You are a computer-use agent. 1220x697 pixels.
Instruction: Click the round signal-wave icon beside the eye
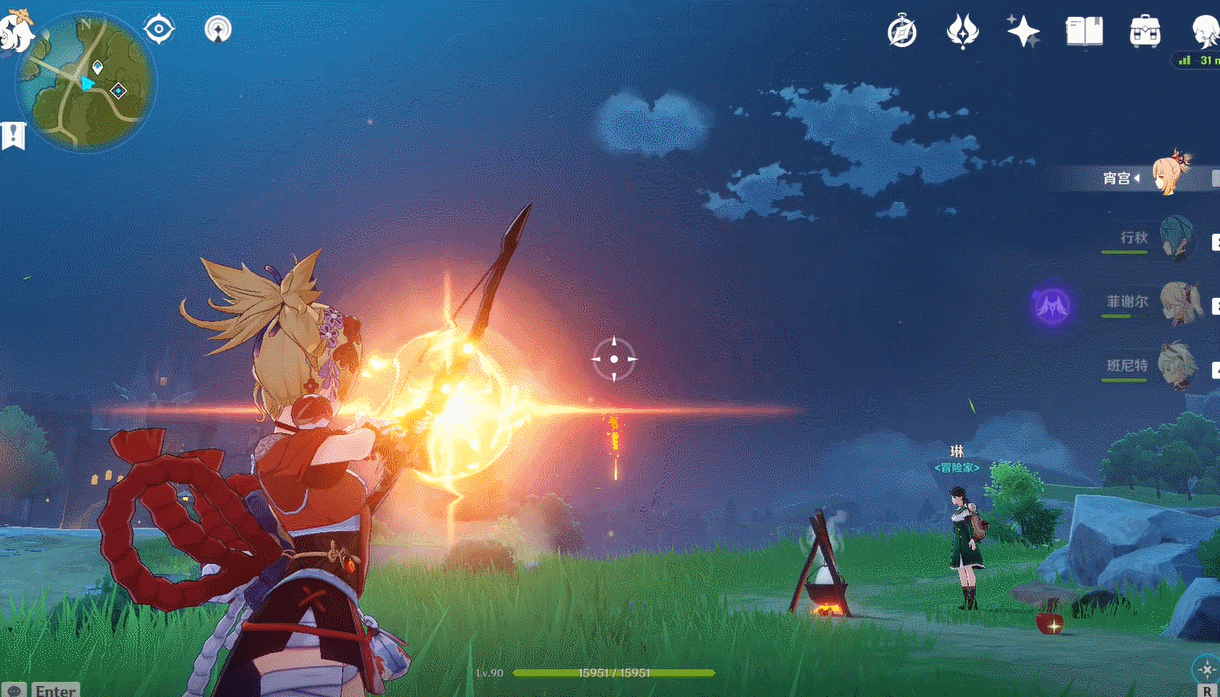[217, 29]
